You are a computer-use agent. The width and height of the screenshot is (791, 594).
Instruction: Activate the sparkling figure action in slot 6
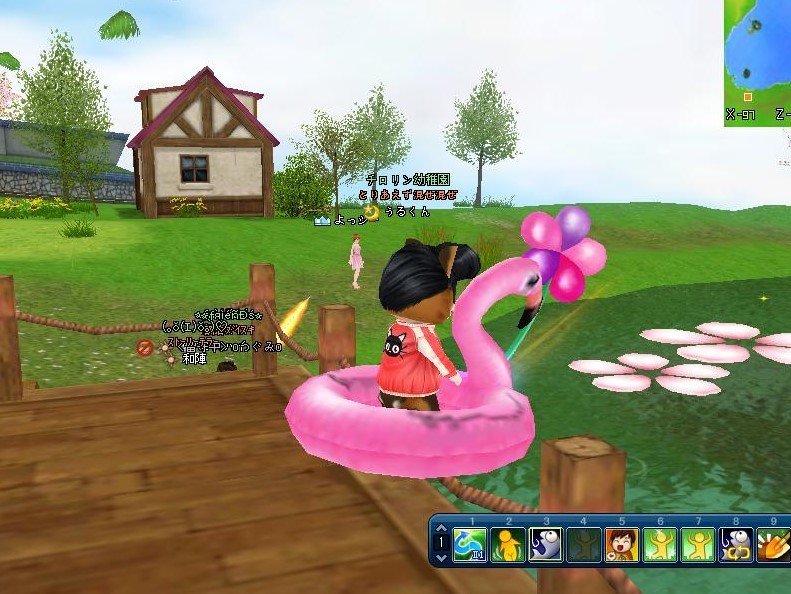[659, 545]
